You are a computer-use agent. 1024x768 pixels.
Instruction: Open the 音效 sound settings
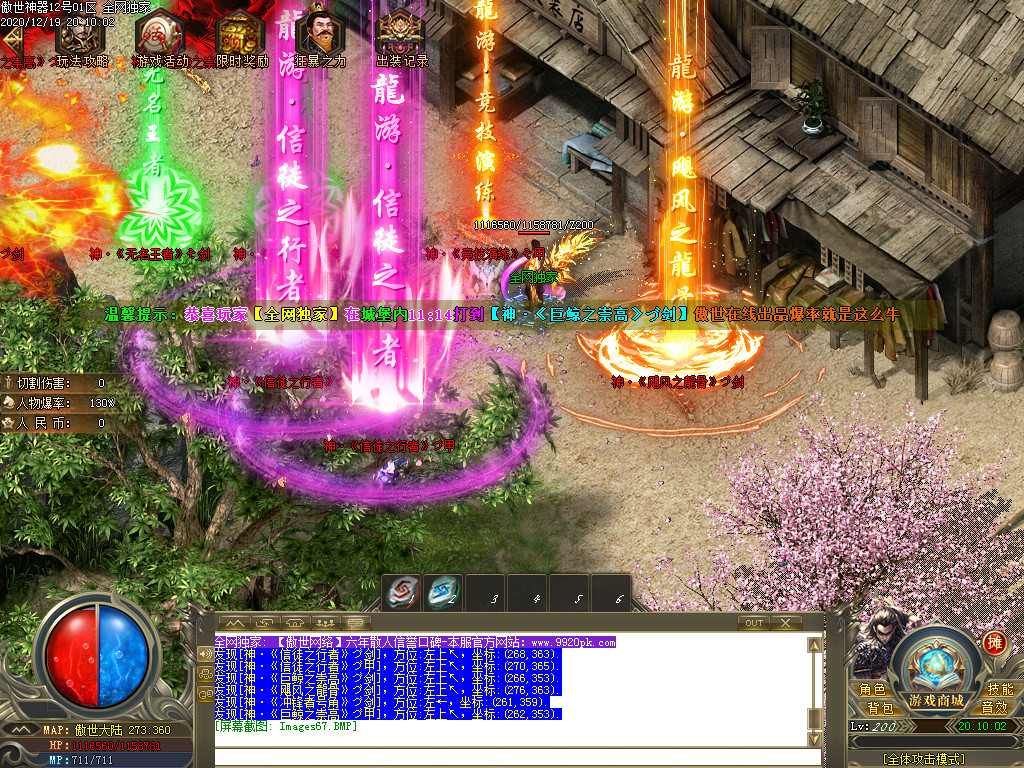pyautogui.click(x=994, y=708)
